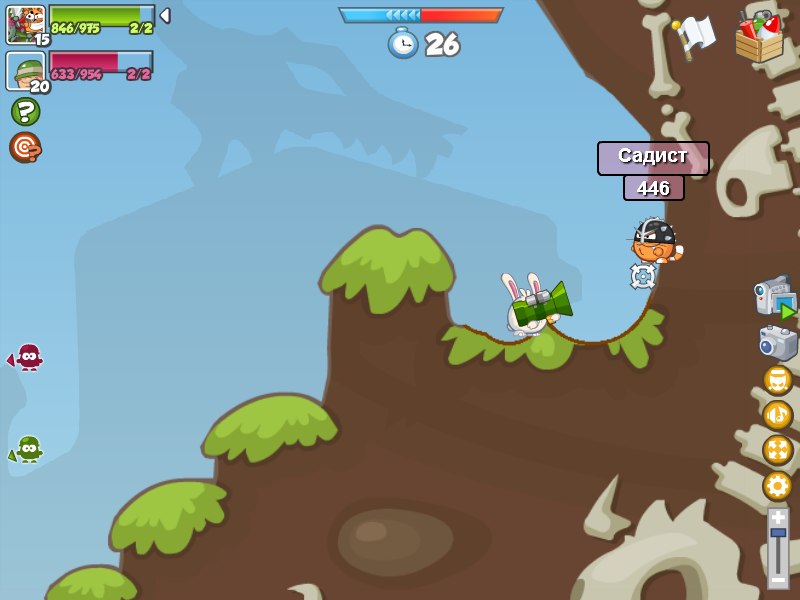Click the orange target hint button

[x=25, y=147]
